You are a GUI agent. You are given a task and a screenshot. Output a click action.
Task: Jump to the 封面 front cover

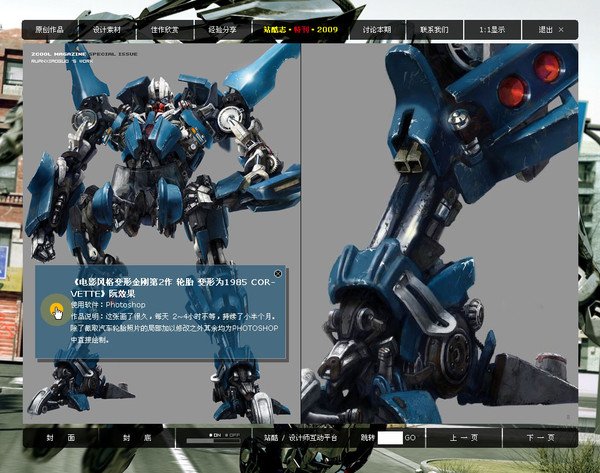[x=60, y=438]
